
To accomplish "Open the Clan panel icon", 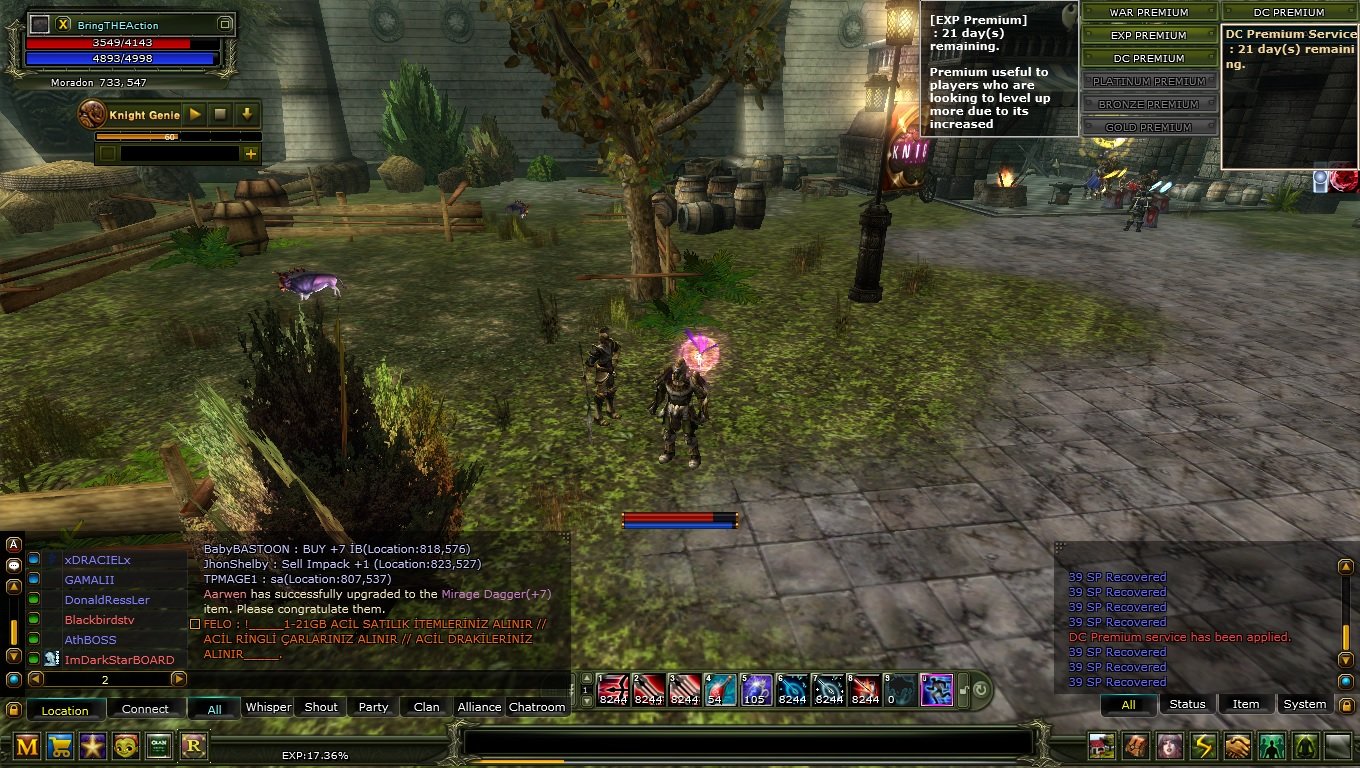I will tap(160, 747).
